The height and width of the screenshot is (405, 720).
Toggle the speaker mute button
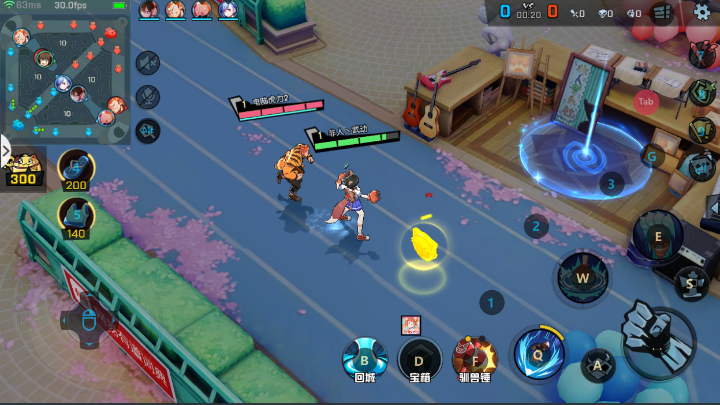coord(148,65)
